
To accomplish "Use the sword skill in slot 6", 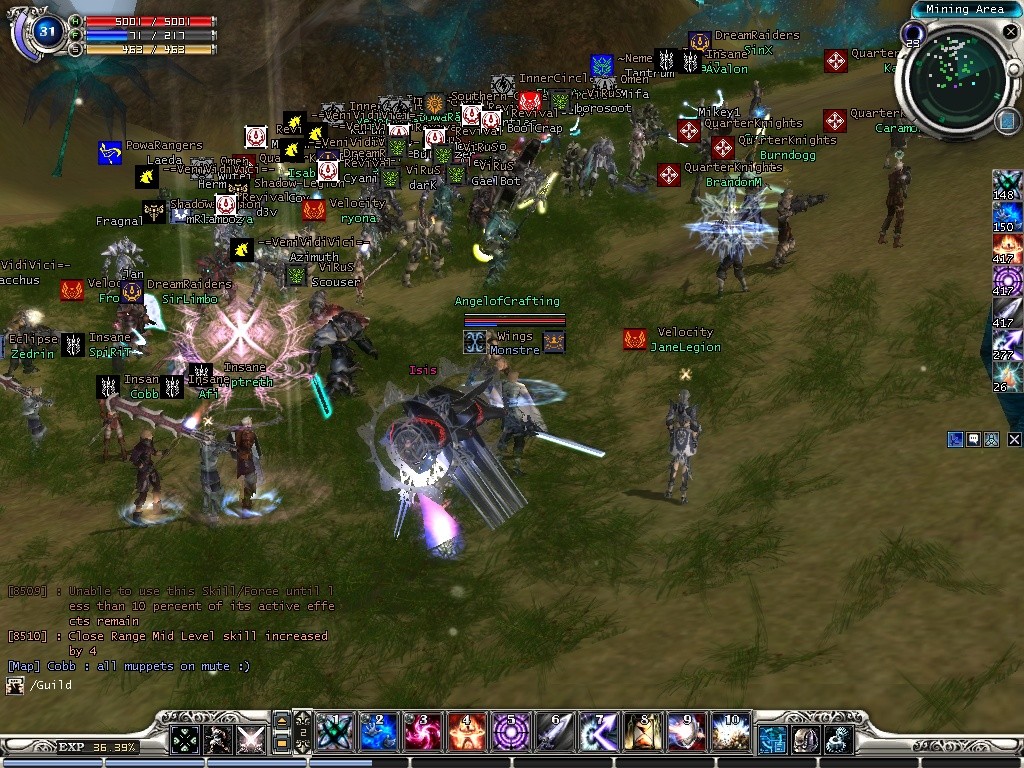I will pos(554,733).
